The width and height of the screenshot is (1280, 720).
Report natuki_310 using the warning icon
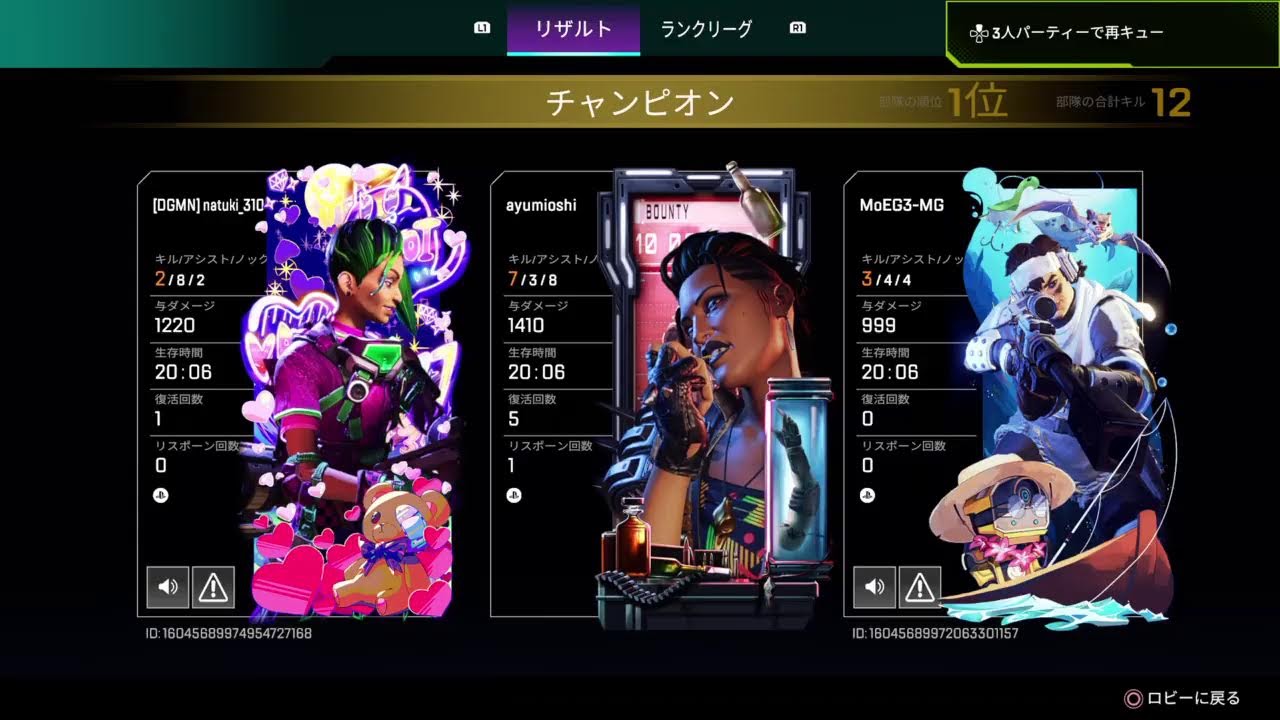click(x=213, y=587)
